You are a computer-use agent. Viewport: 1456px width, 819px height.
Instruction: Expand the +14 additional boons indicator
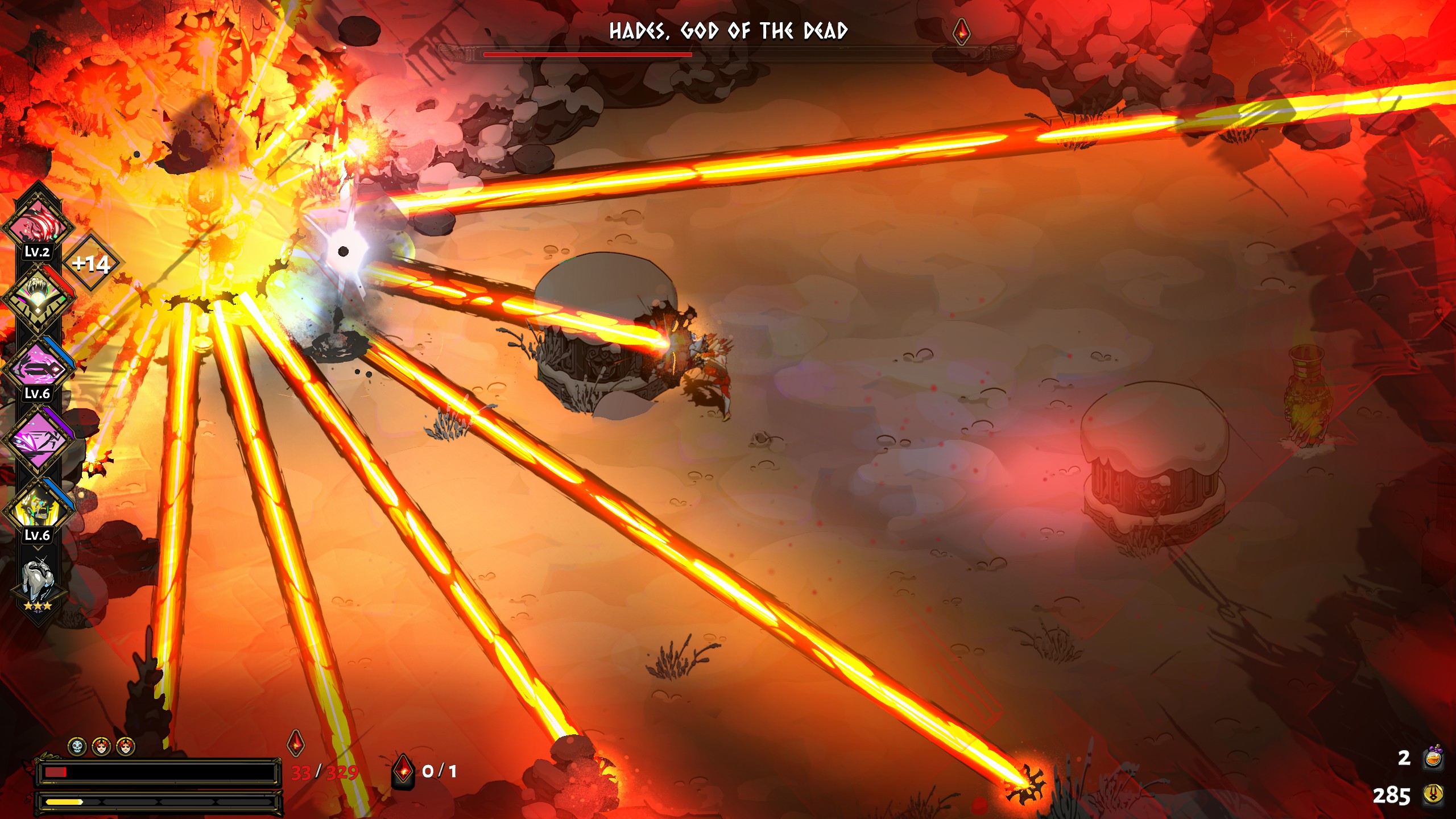(x=91, y=263)
